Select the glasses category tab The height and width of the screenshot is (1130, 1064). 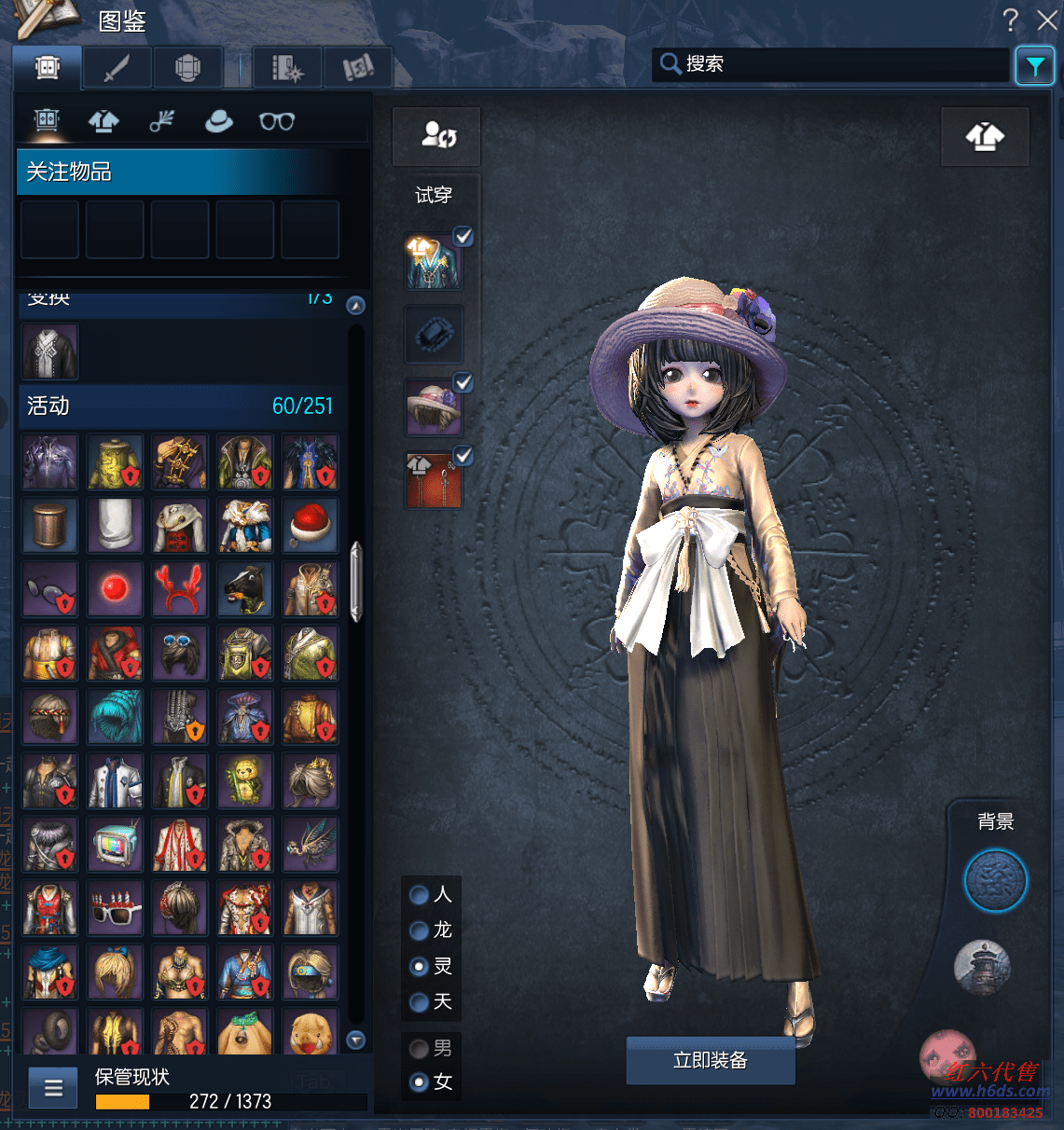(x=276, y=121)
